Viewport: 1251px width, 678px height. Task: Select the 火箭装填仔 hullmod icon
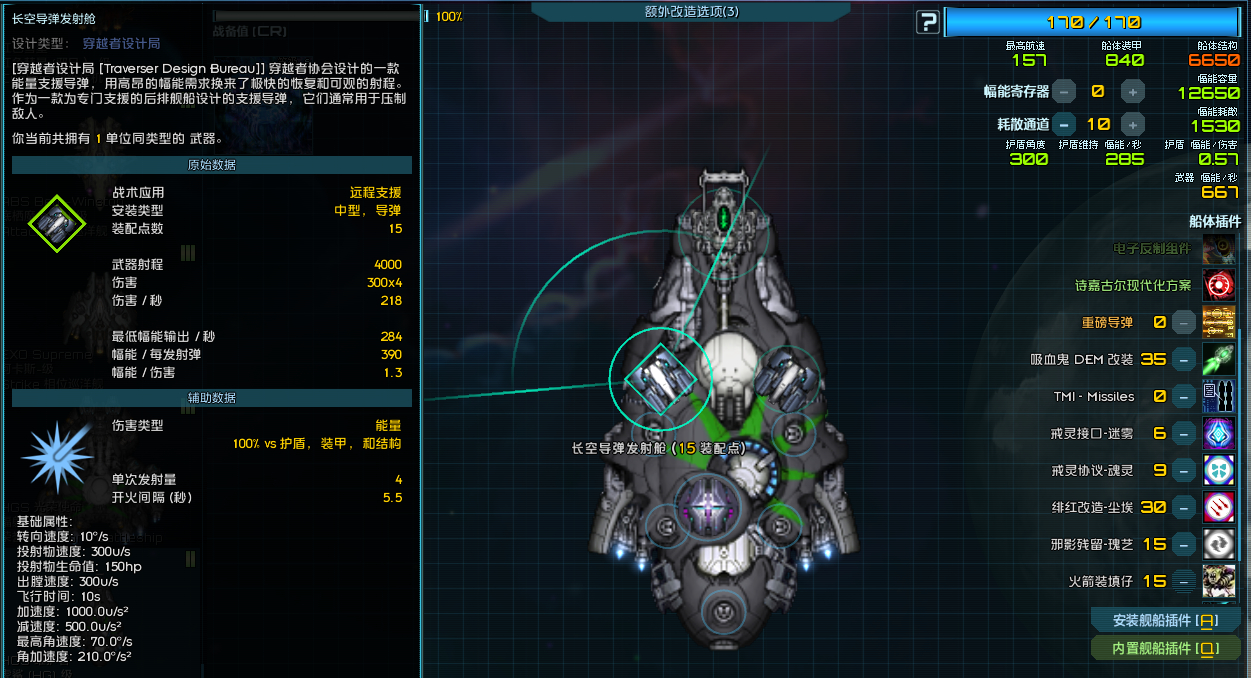[1218, 581]
